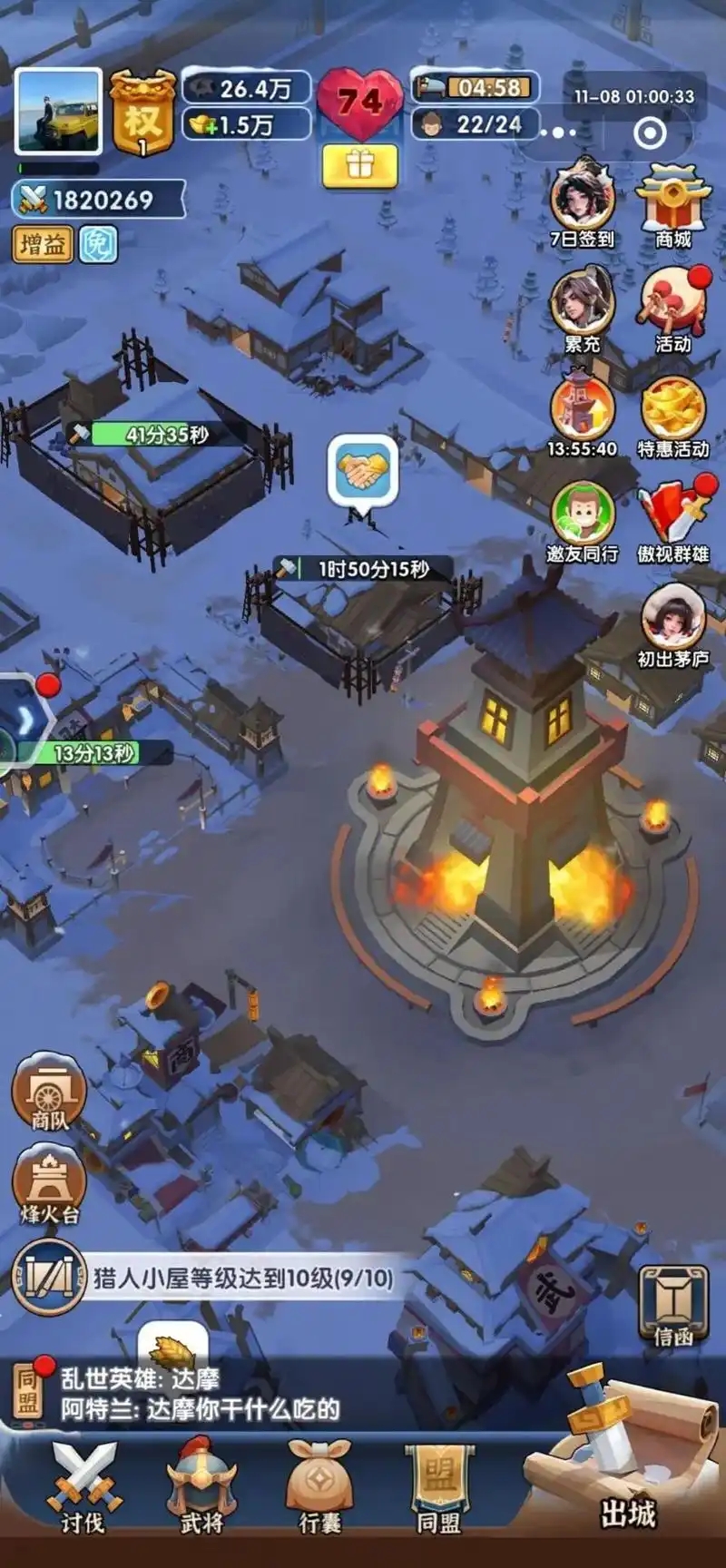726x1568 pixels.
Task: Open the 讨伐 crossed swords menu
Action: click(83, 1488)
